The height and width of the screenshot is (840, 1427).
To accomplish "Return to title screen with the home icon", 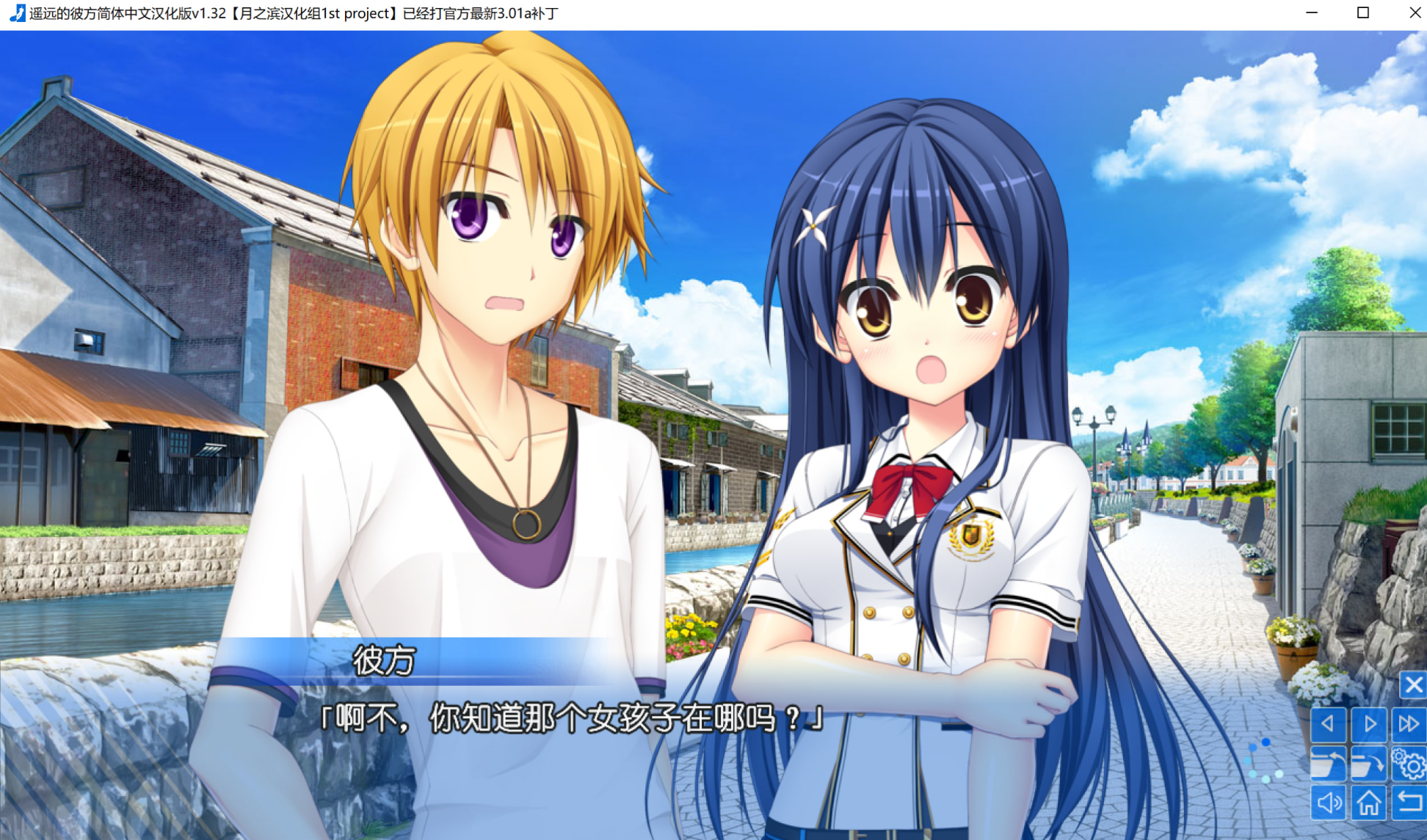I will [x=1370, y=803].
